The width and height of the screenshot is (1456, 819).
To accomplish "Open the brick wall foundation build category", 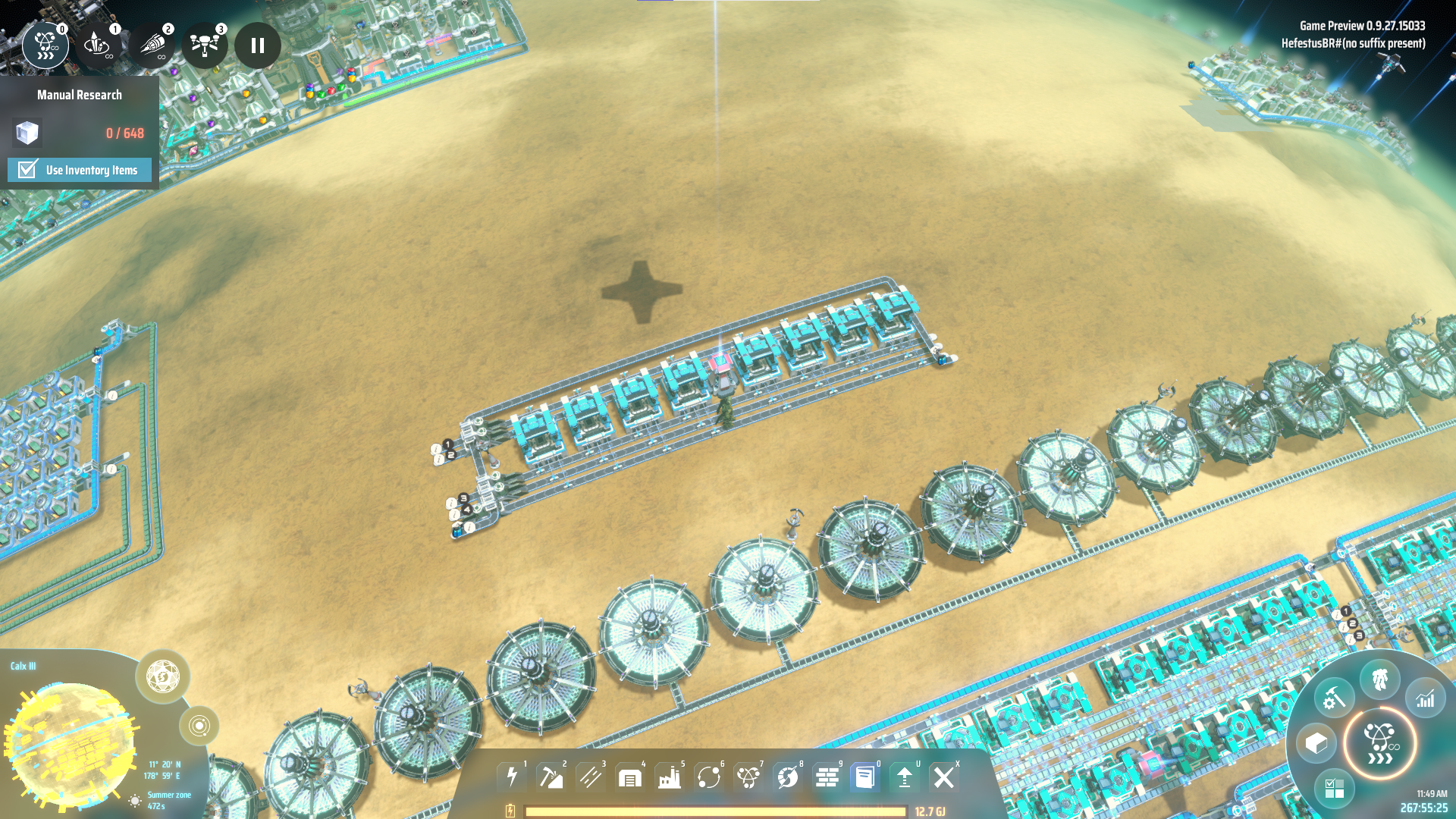I will coord(827,777).
